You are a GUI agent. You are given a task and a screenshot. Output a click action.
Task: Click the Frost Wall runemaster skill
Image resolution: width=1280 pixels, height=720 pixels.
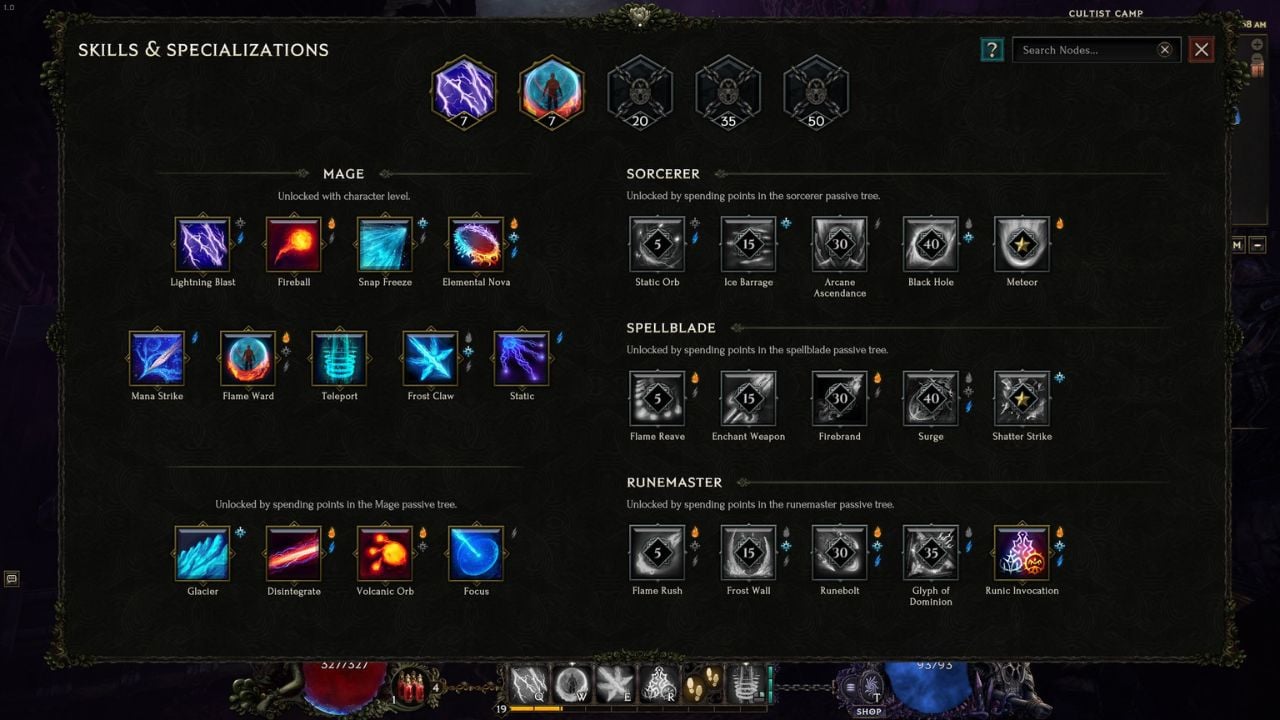(x=748, y=552)
